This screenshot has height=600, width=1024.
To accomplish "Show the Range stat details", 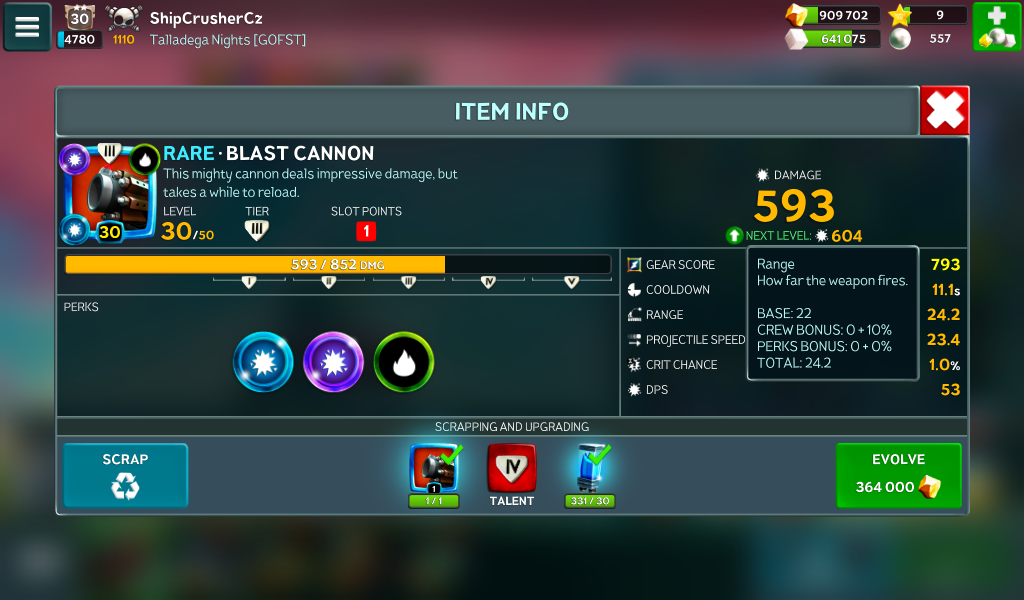I will (665, 315).
